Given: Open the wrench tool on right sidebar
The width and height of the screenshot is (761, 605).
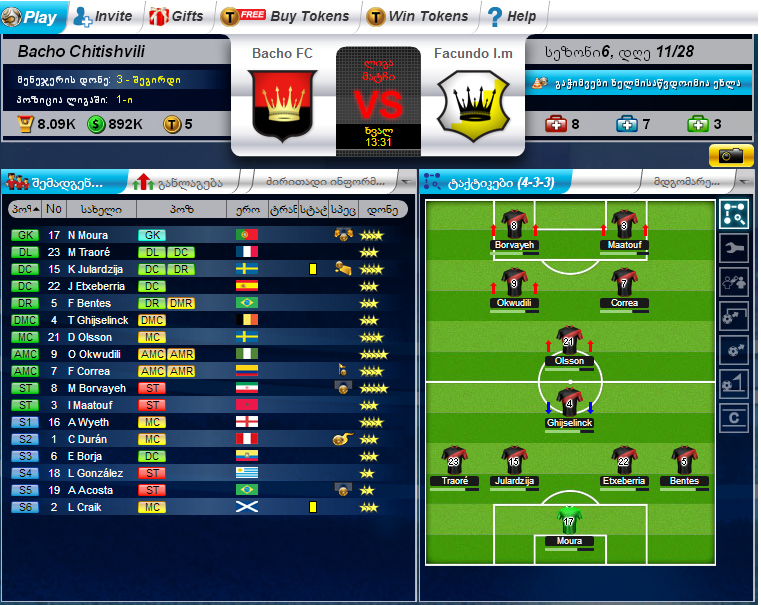Looking at the screenshot, I should 734,248.
